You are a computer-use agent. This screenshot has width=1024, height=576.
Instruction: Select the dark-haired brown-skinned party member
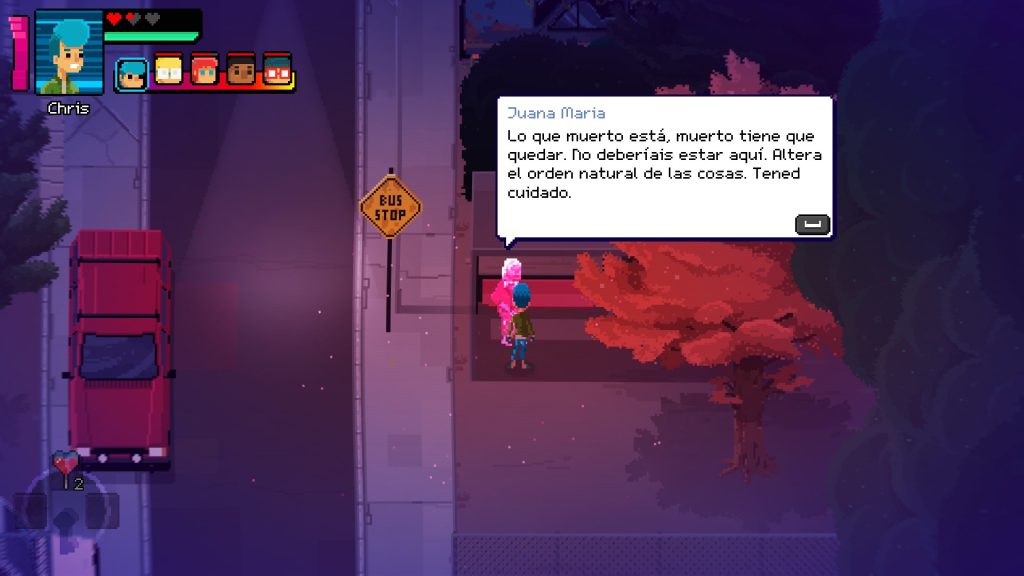pos(240,70)
